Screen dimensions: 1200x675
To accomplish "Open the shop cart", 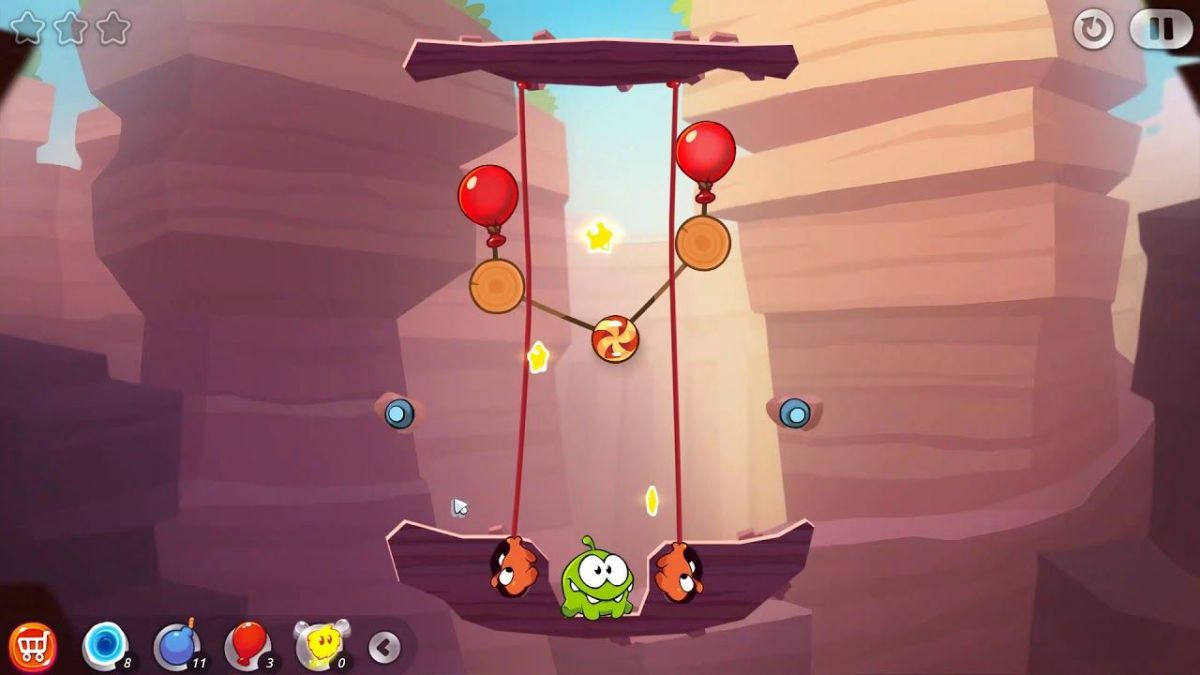I will coord(32,647).
